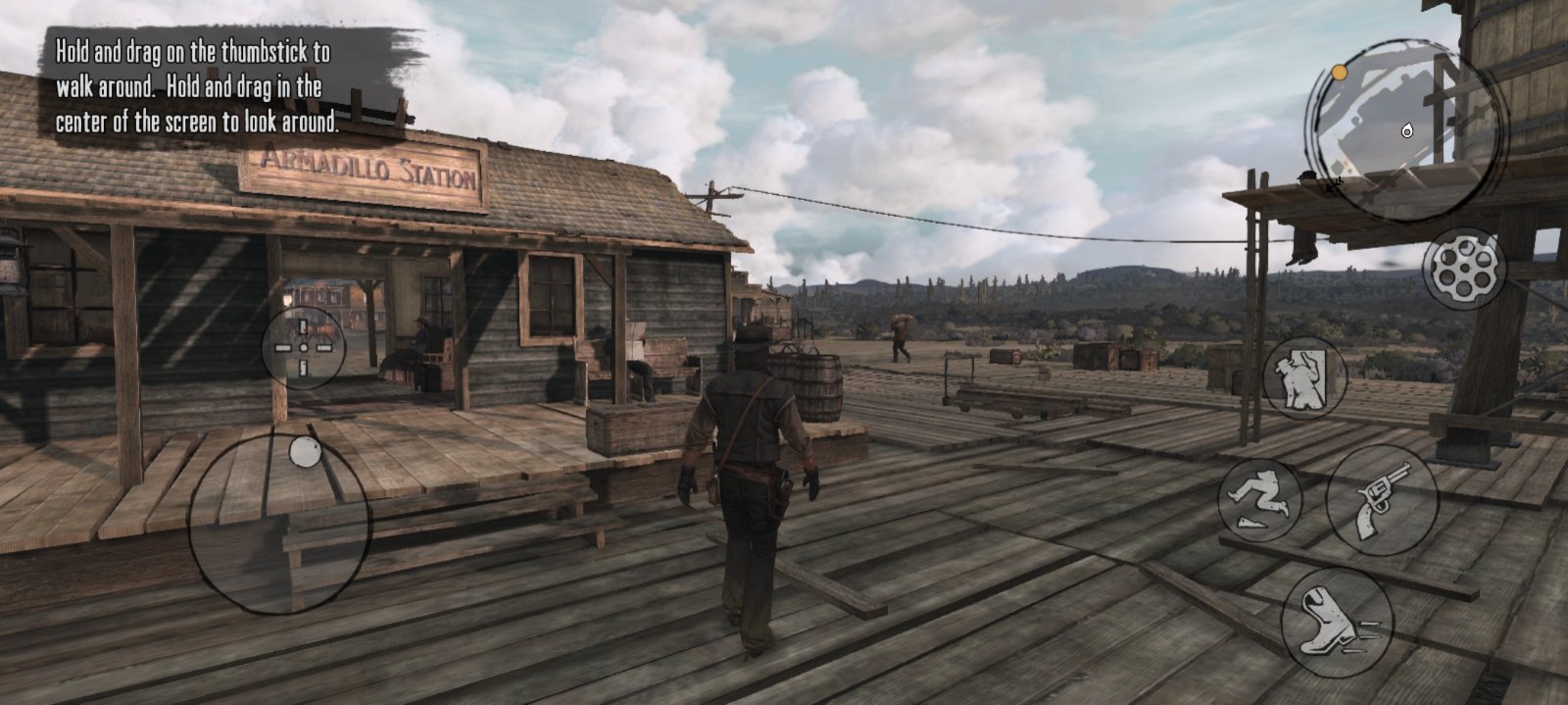Tap the boot sprint button

[1336, 622]
